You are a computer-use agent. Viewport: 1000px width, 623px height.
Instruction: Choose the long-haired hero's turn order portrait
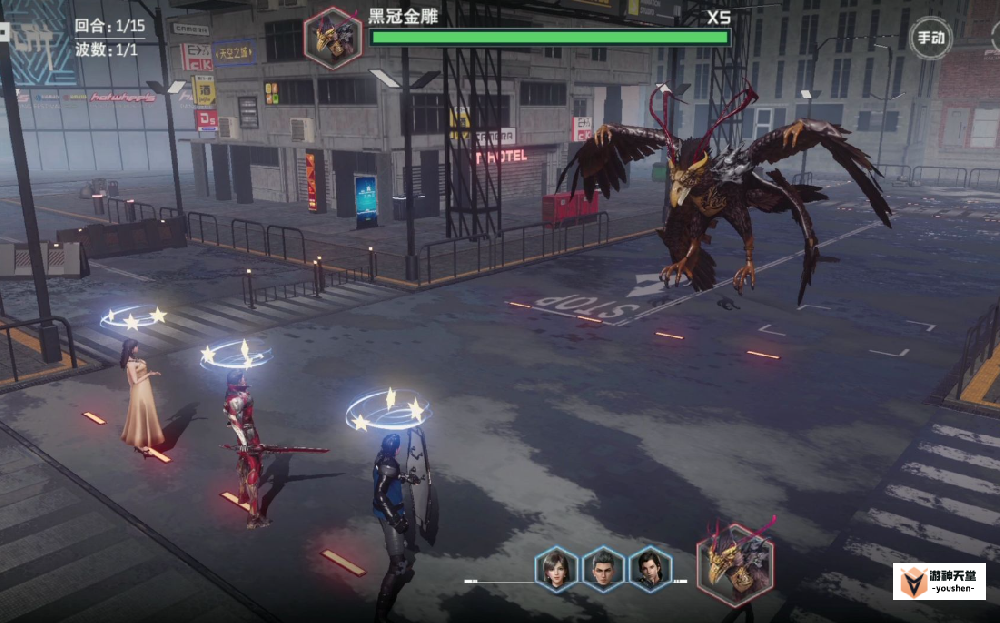[x=650, y=569]
